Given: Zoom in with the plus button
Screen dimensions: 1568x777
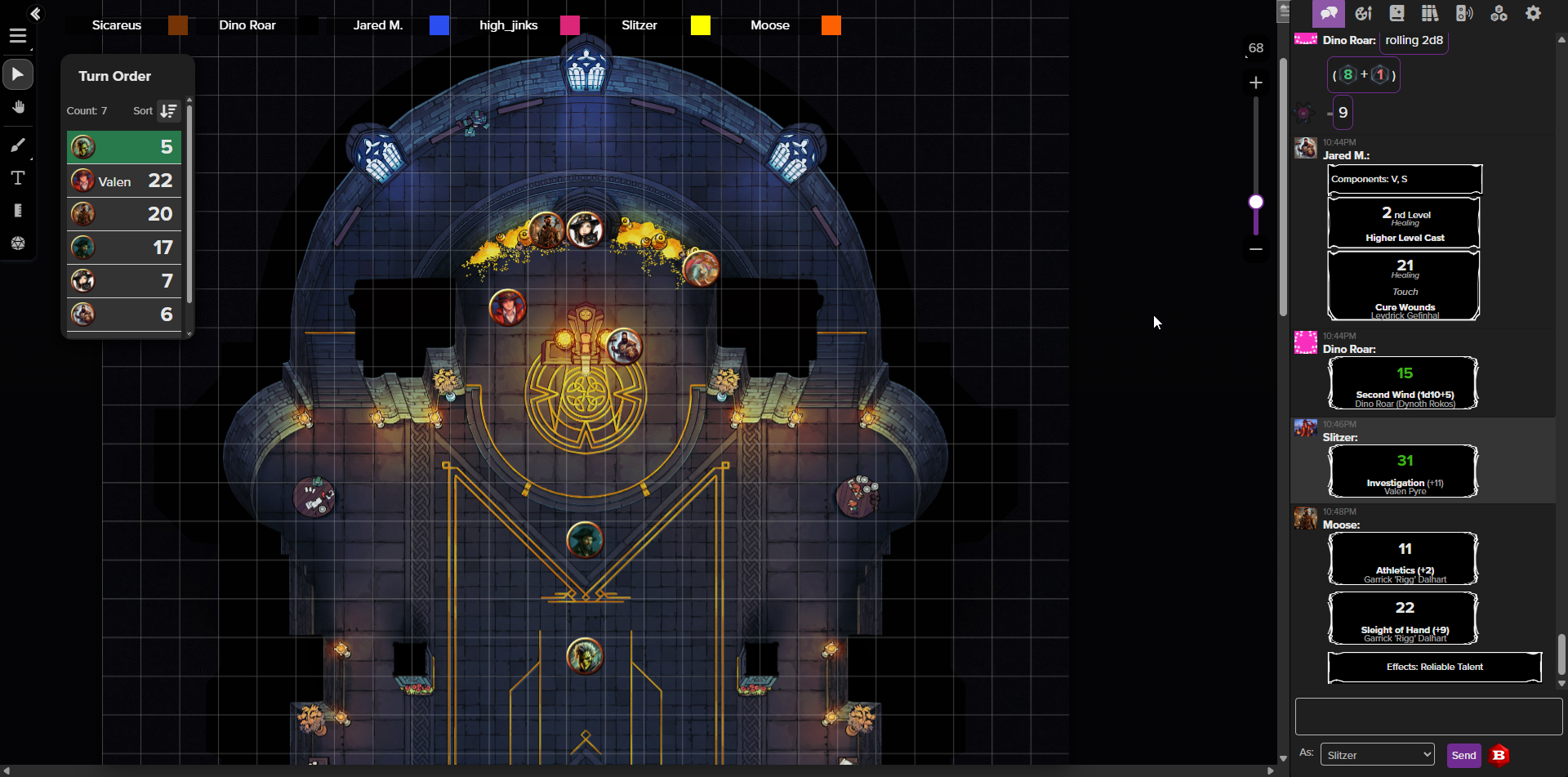Looking at the screenshot, I should coord(1256,83).
